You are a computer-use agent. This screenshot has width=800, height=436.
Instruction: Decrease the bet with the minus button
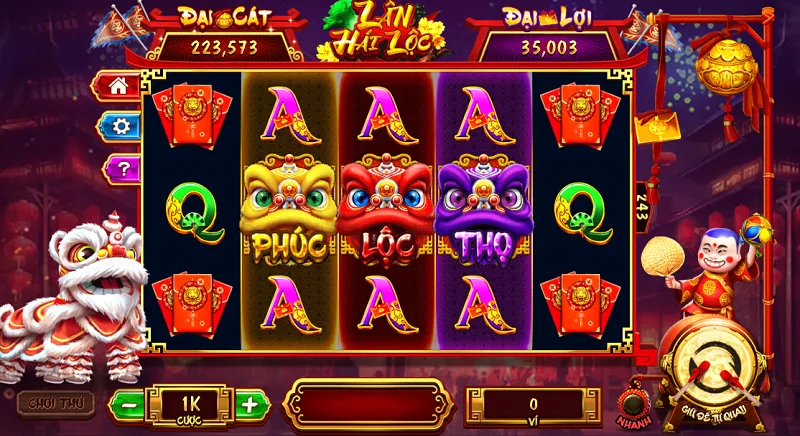click(127, 405)
